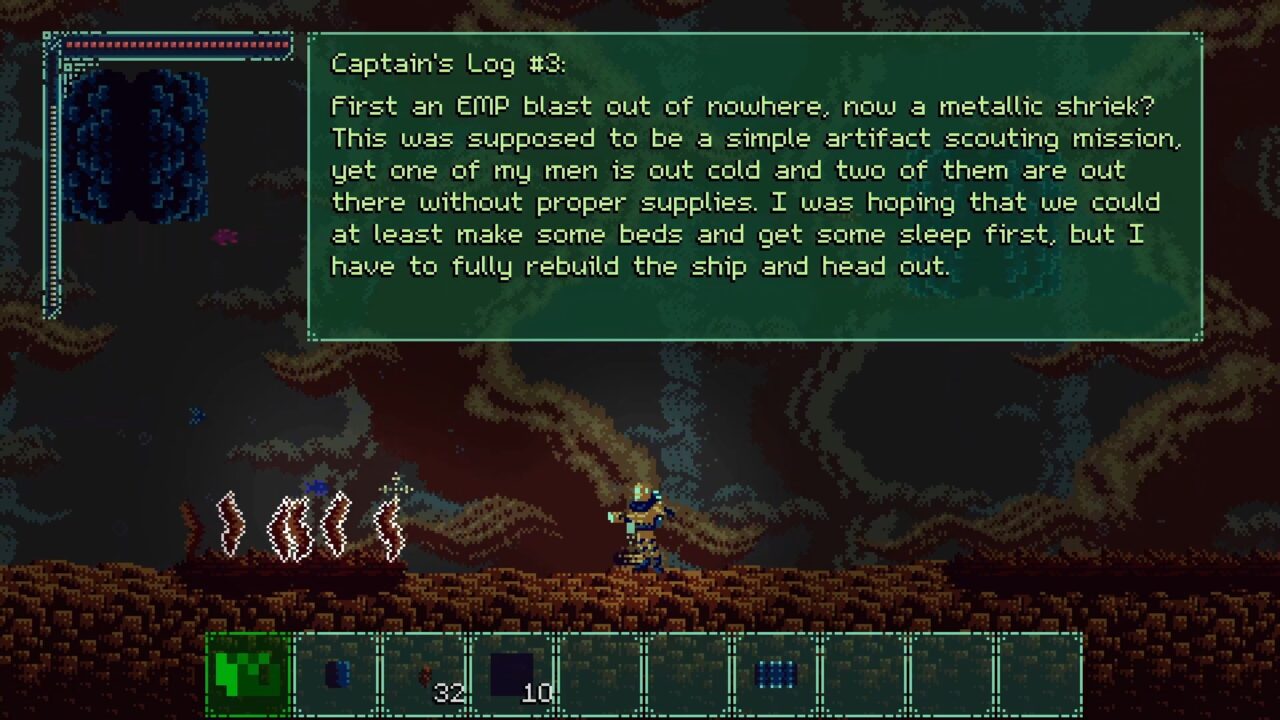Image resolution: width=1280 pixels, height=720 pixels.
Task: Pick the dark block stack of 10
Action: [513, 675]
